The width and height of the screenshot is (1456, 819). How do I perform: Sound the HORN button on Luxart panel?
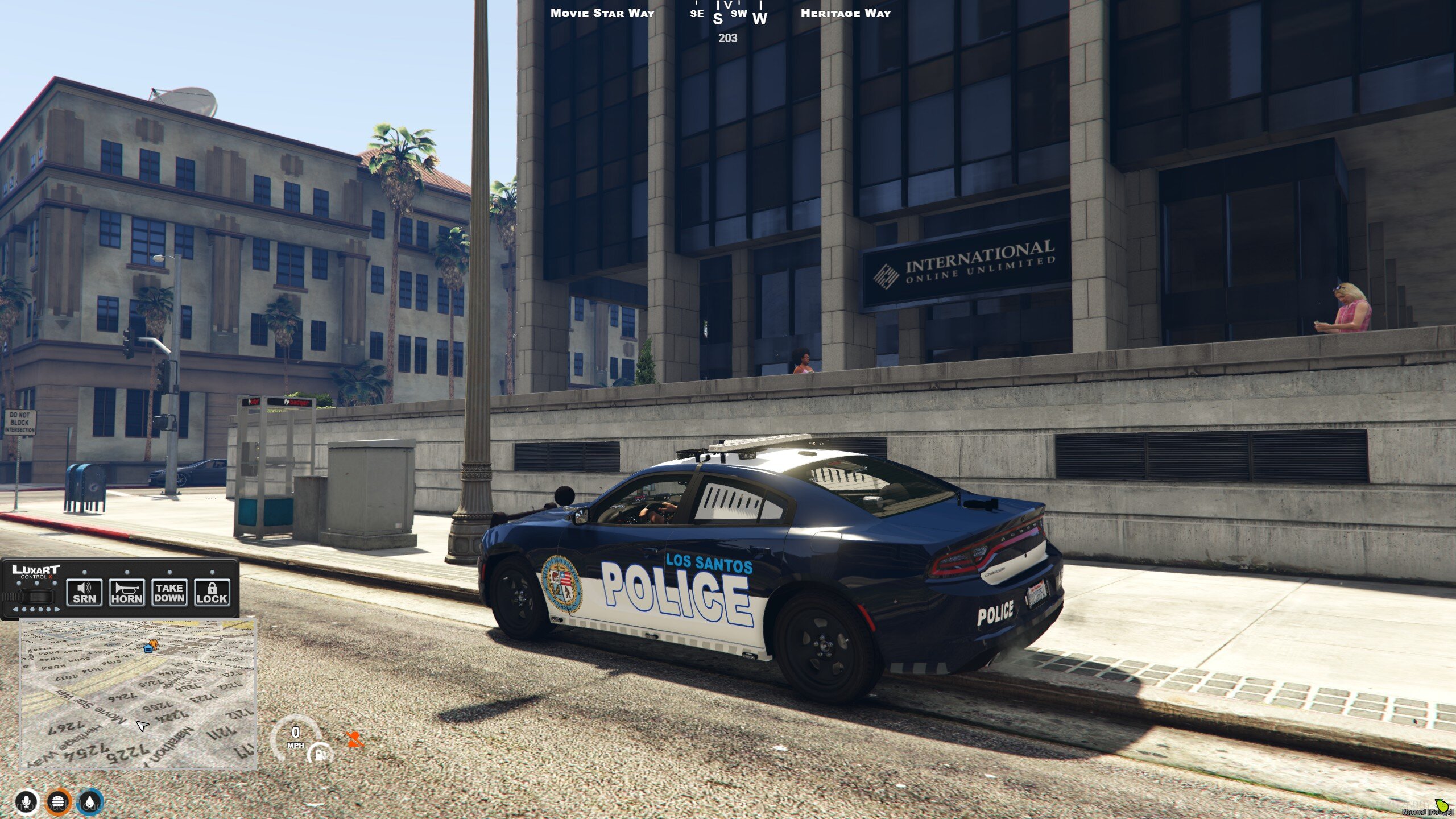[x=127, y=593]
